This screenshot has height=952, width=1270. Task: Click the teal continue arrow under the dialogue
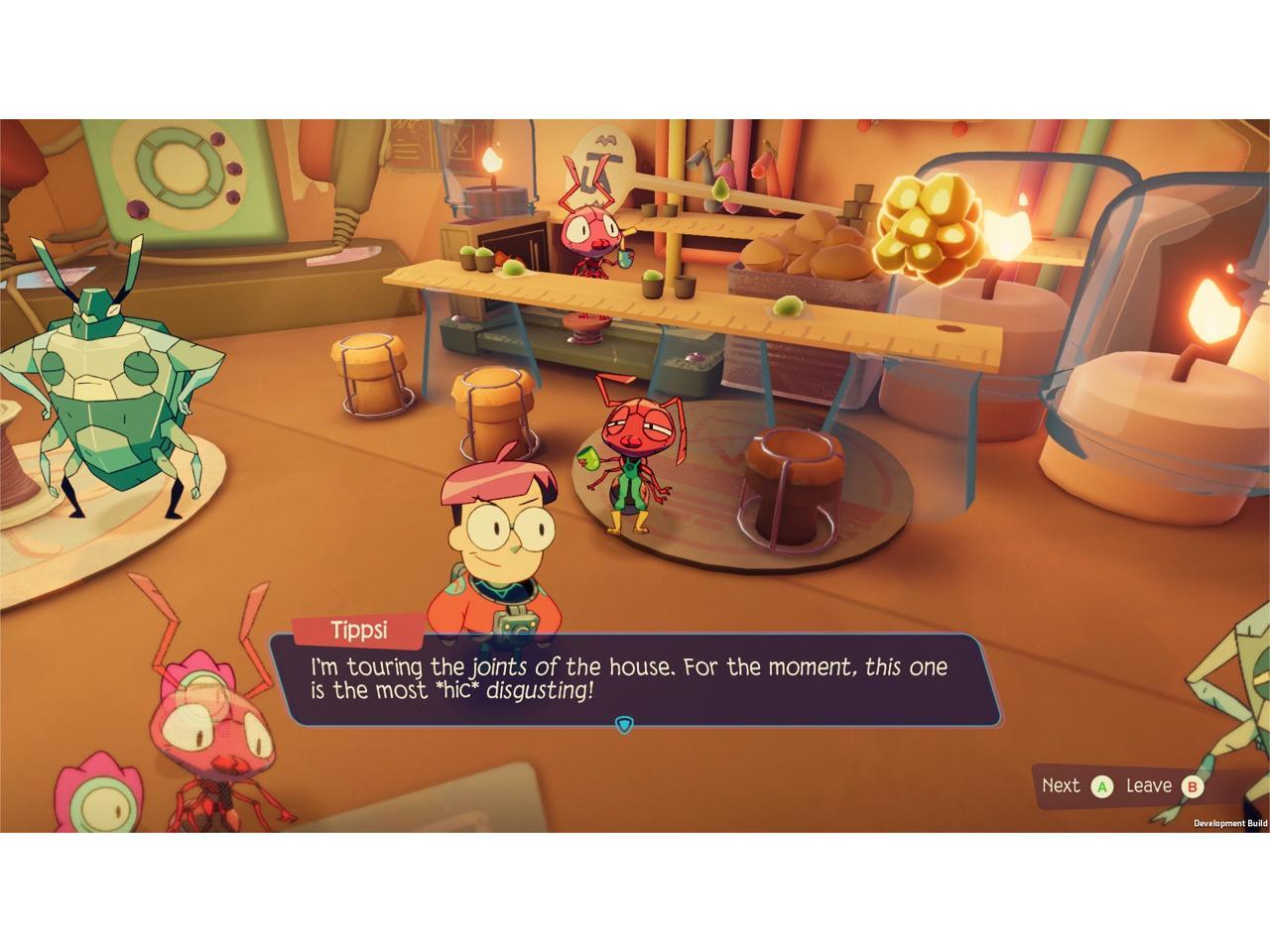(x=623, y=725)
